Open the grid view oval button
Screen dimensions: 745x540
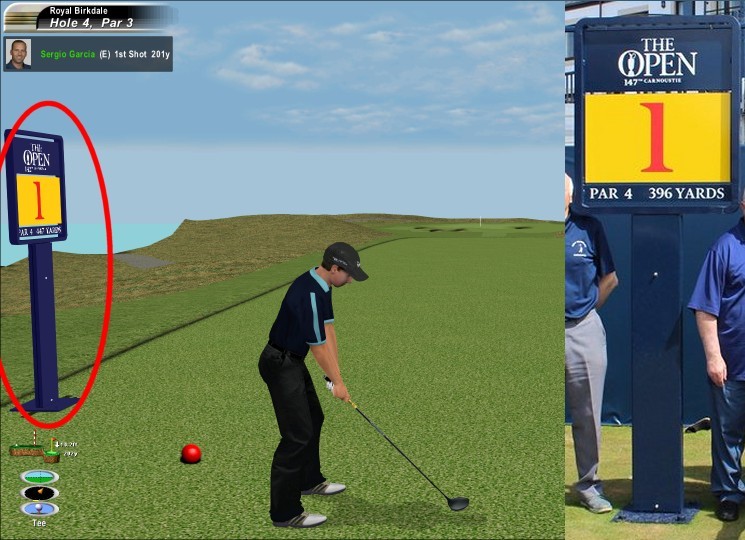[x=39, y=476]
